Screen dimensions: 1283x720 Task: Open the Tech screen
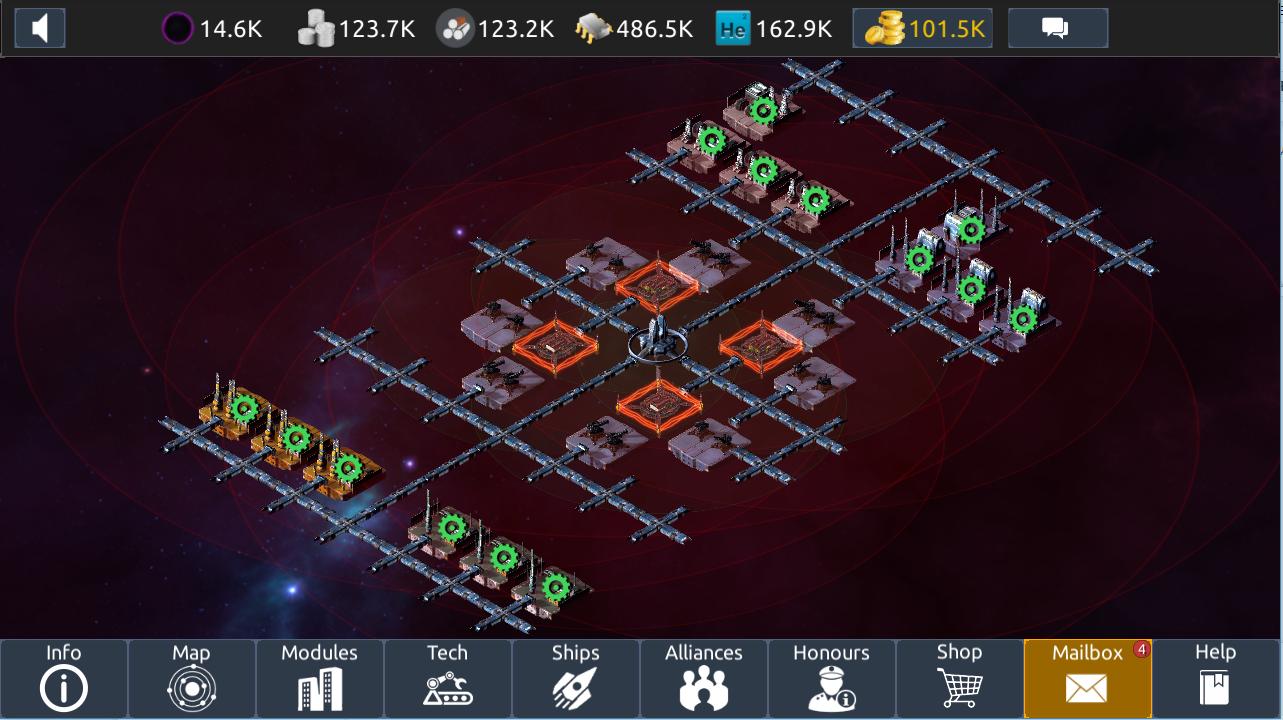(447, 678)
